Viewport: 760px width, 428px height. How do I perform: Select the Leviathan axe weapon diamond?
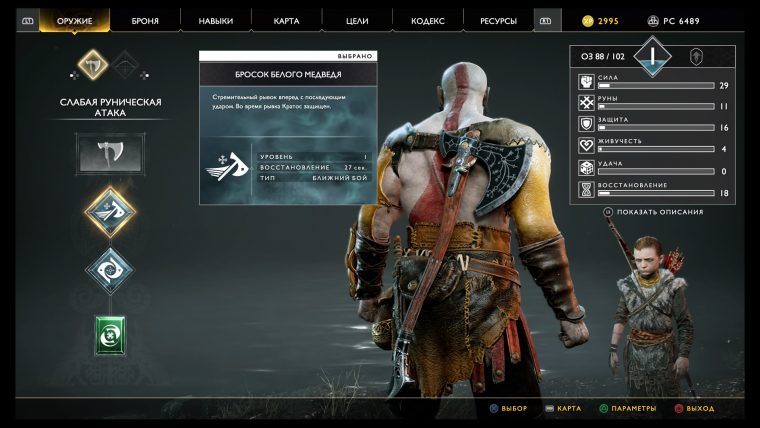(x=93, y=66)
